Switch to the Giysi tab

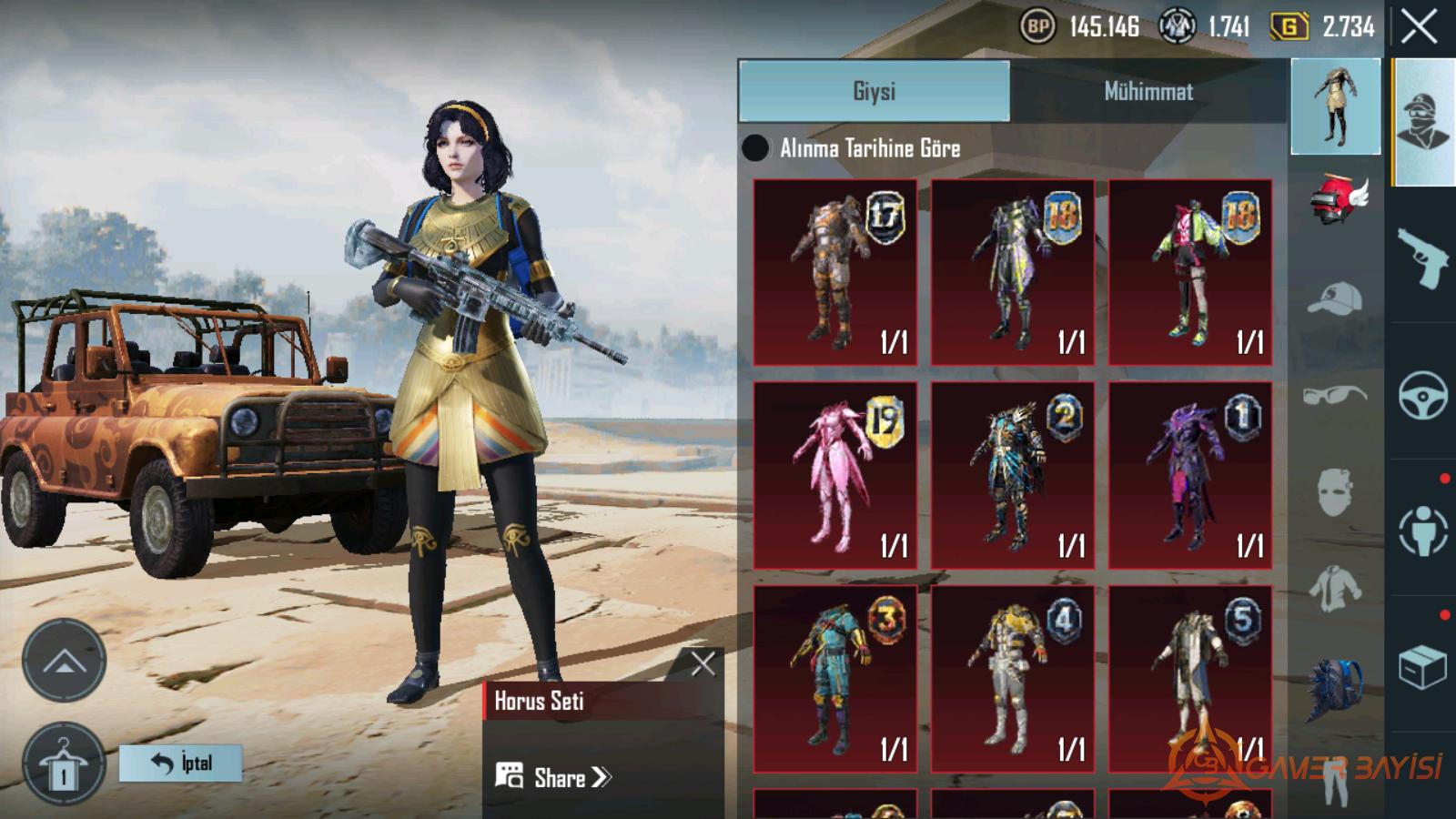tap(874, 91)
